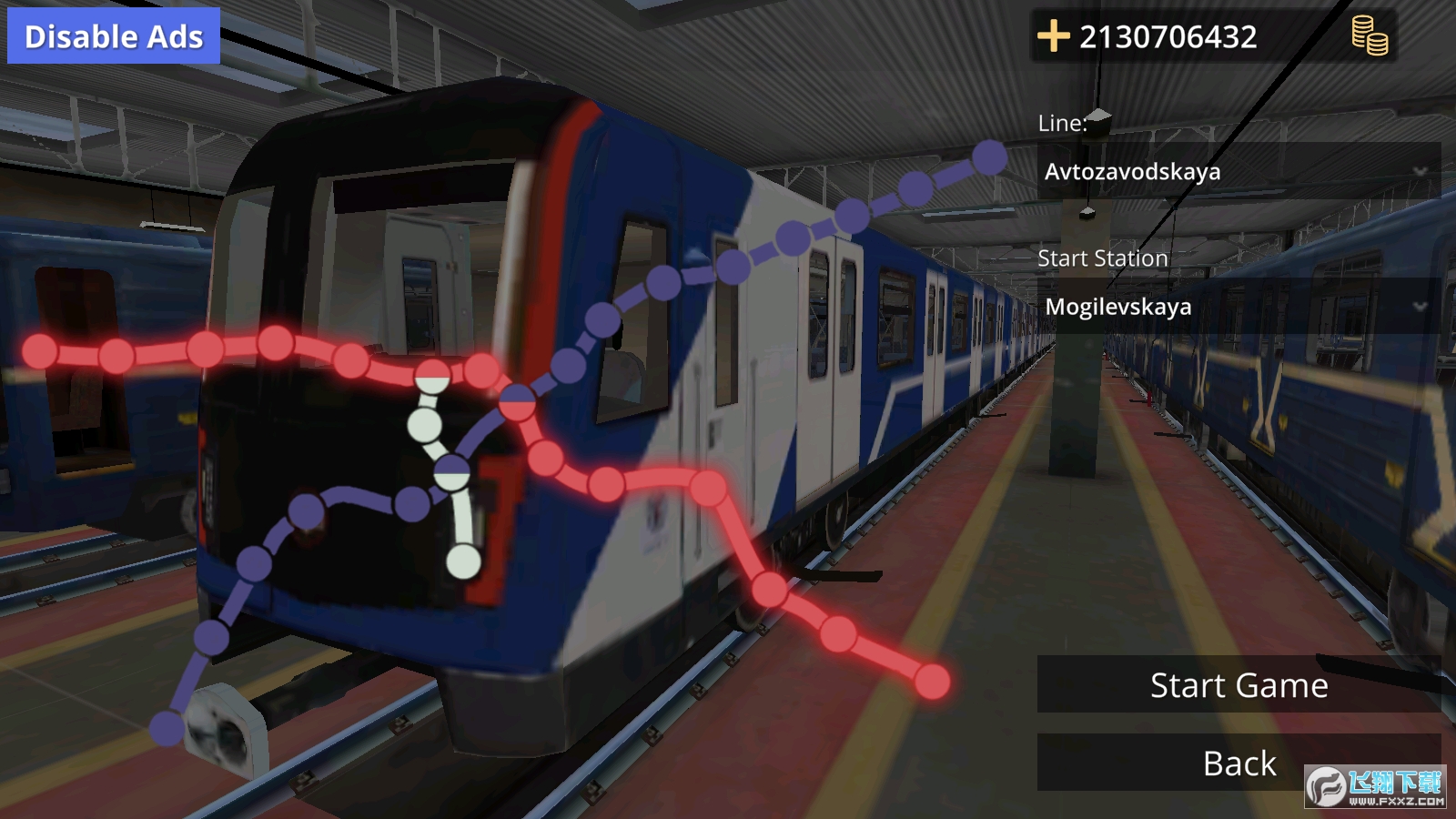Select the lowest white line station dot
Screen dimensions: 1456x819
coord(462,561)
